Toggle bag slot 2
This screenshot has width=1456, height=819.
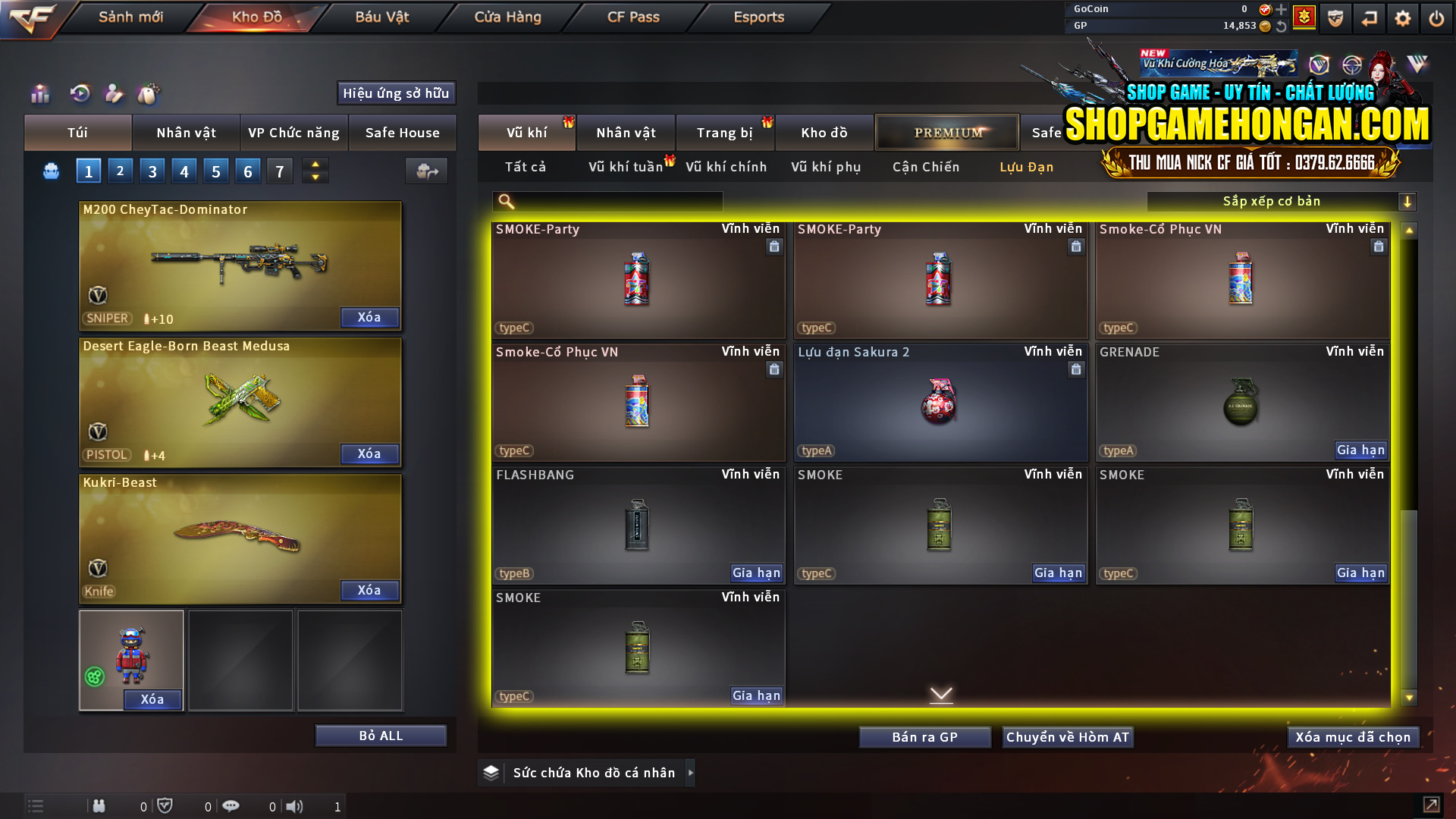pos(120,171)
